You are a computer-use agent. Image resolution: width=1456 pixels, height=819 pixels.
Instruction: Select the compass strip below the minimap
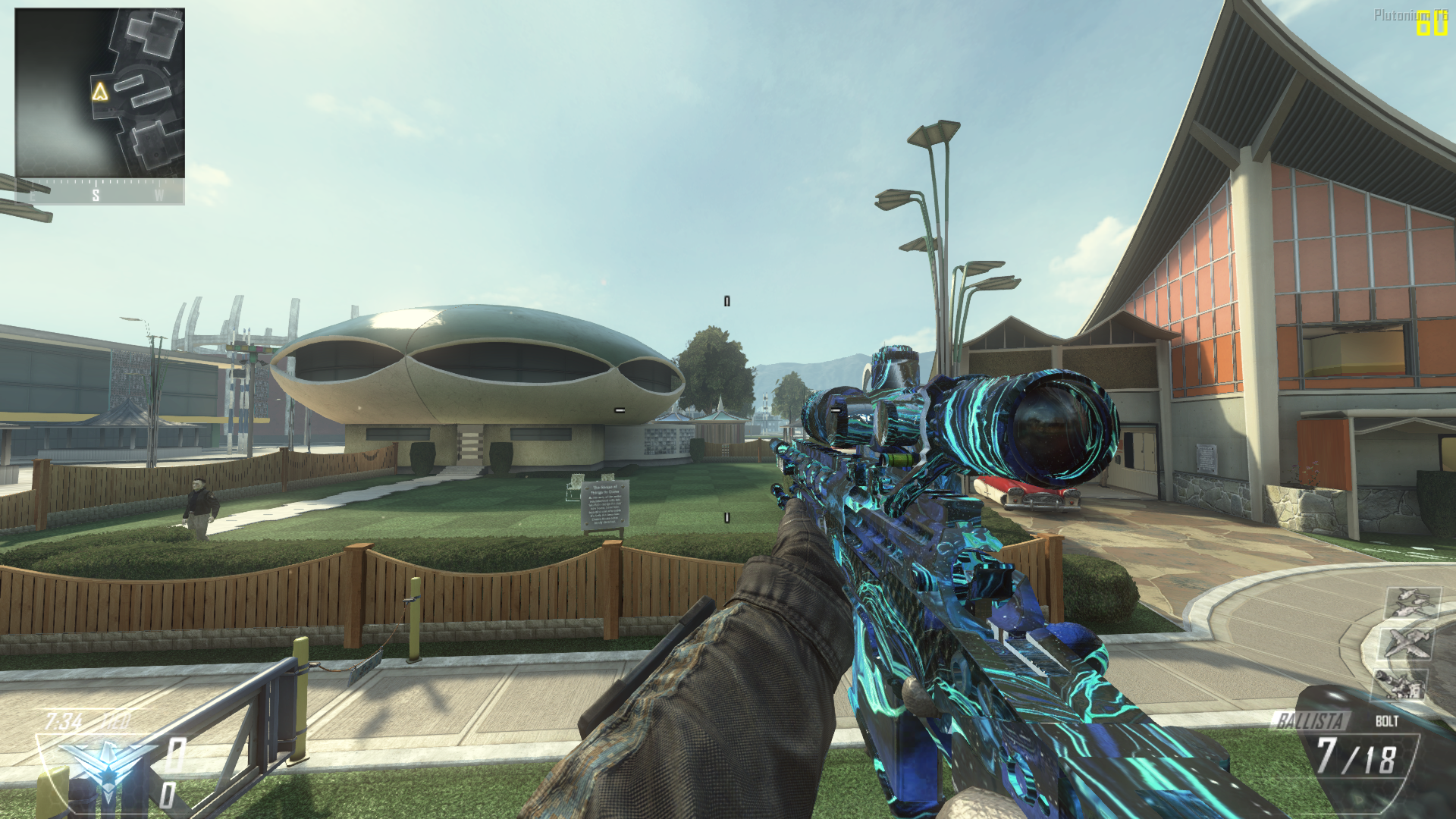pos(99,193)
